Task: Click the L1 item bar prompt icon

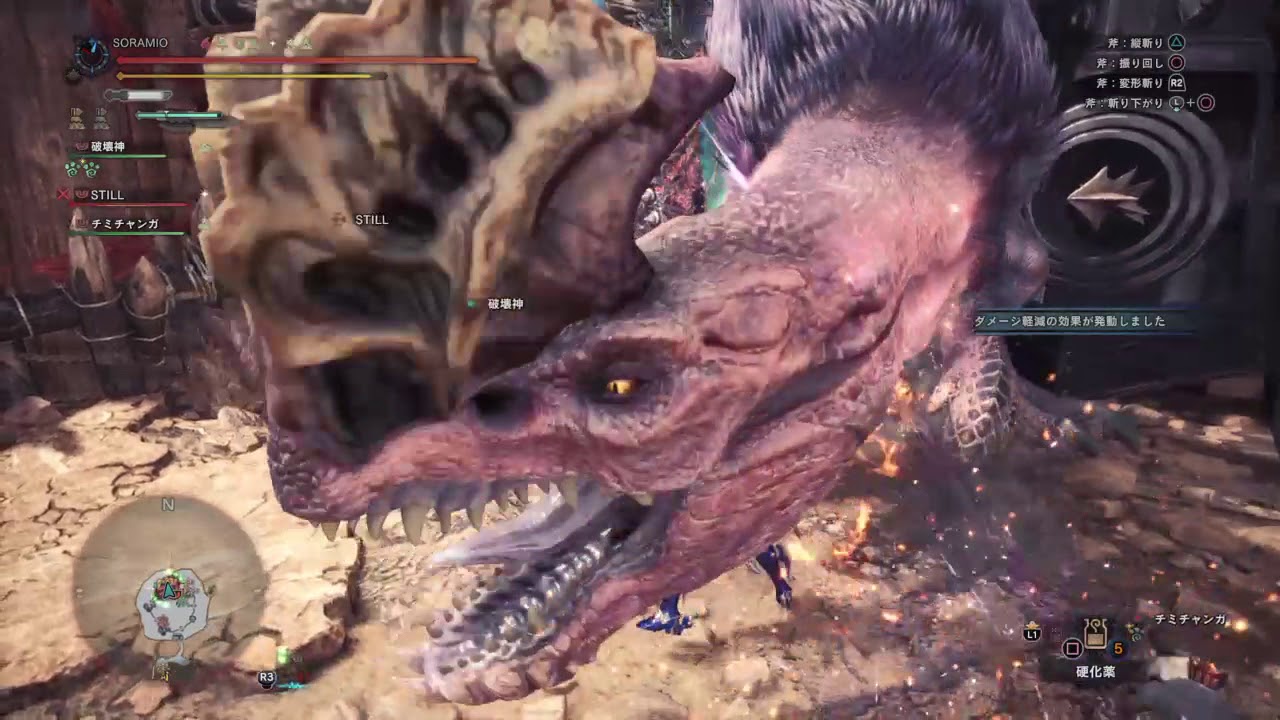Action: point(1030,632)
